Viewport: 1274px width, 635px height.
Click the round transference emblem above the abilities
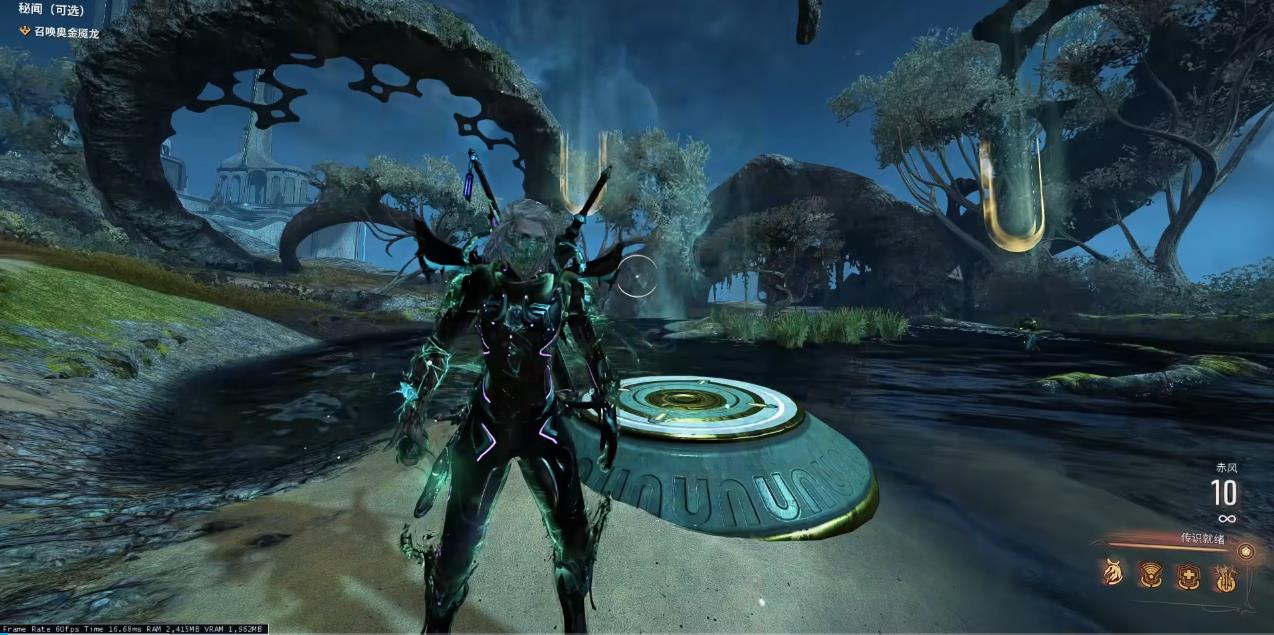click(x=1245, y=551)
